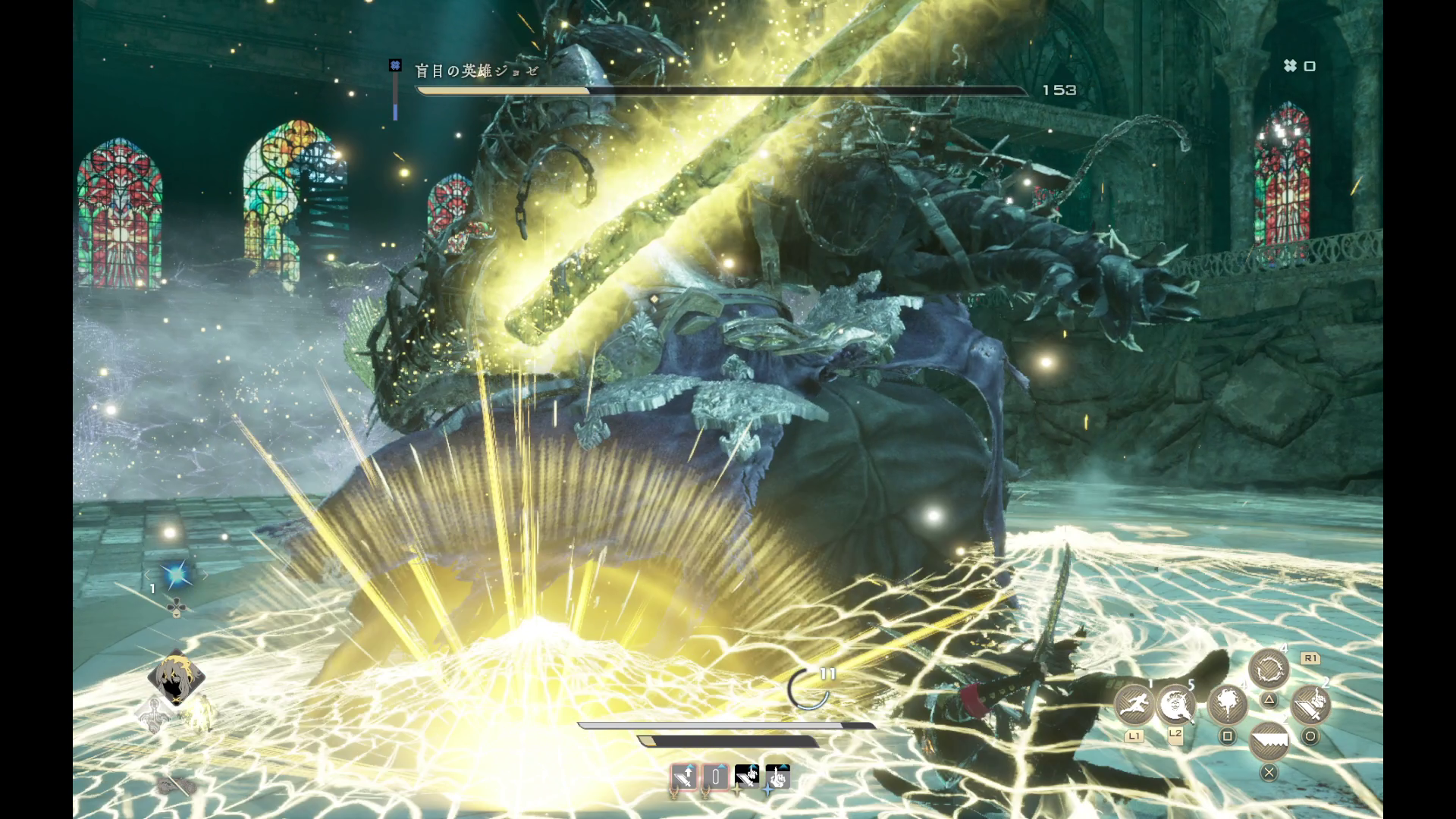Select the saw blade attack icon
Screen dimensions: 1456x819
click(1269, 741)
